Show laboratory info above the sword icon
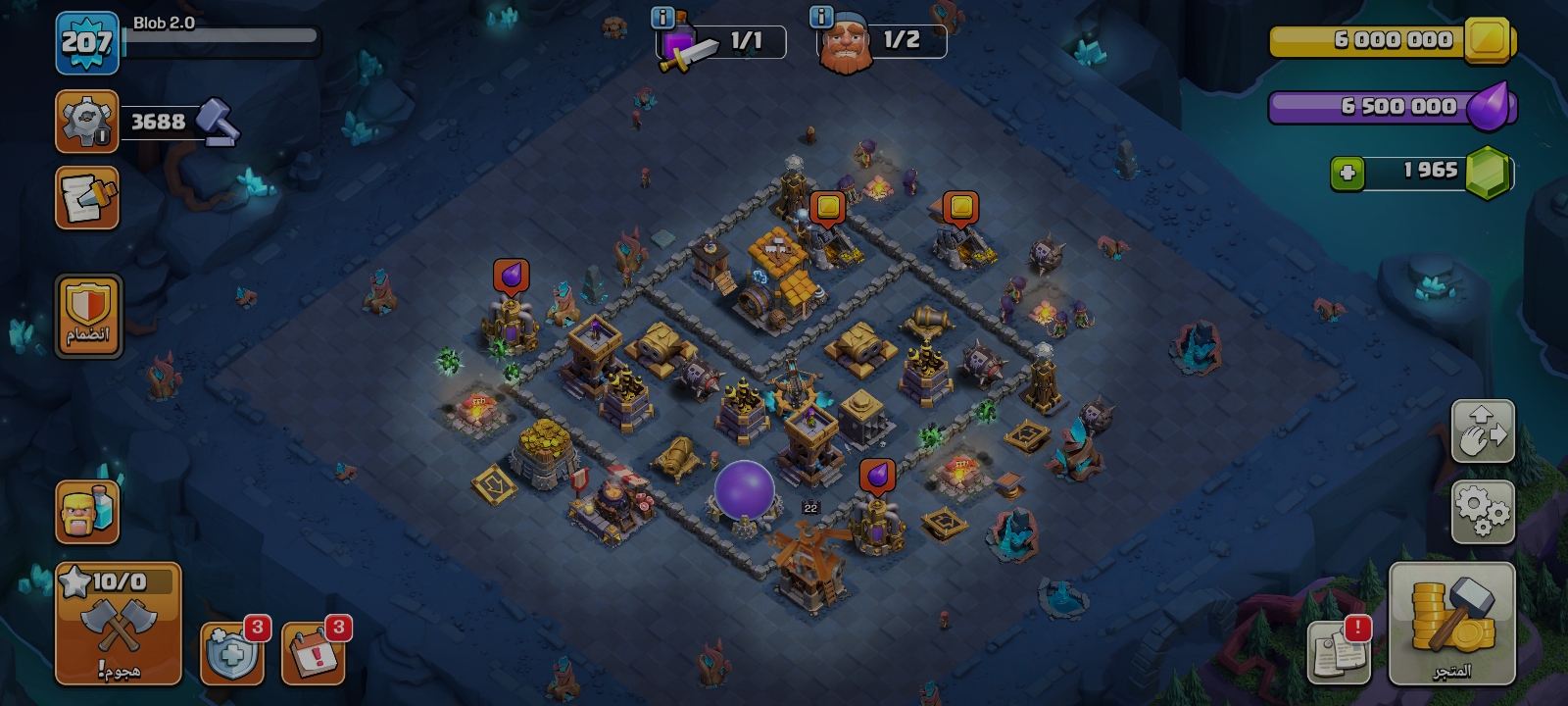Viewport: 1568px width, 706px height. (663, 18)
